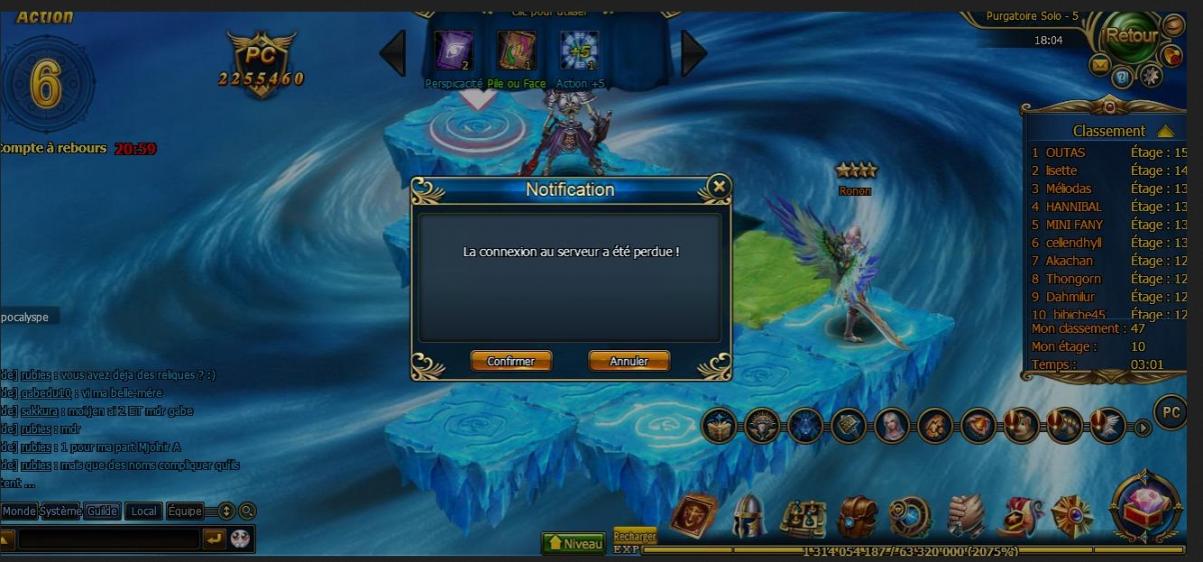Screen dimensions: 1203x562
Task: Collapse the Classement panel with the gold arrow
Action: click(x=1164, y=131)
